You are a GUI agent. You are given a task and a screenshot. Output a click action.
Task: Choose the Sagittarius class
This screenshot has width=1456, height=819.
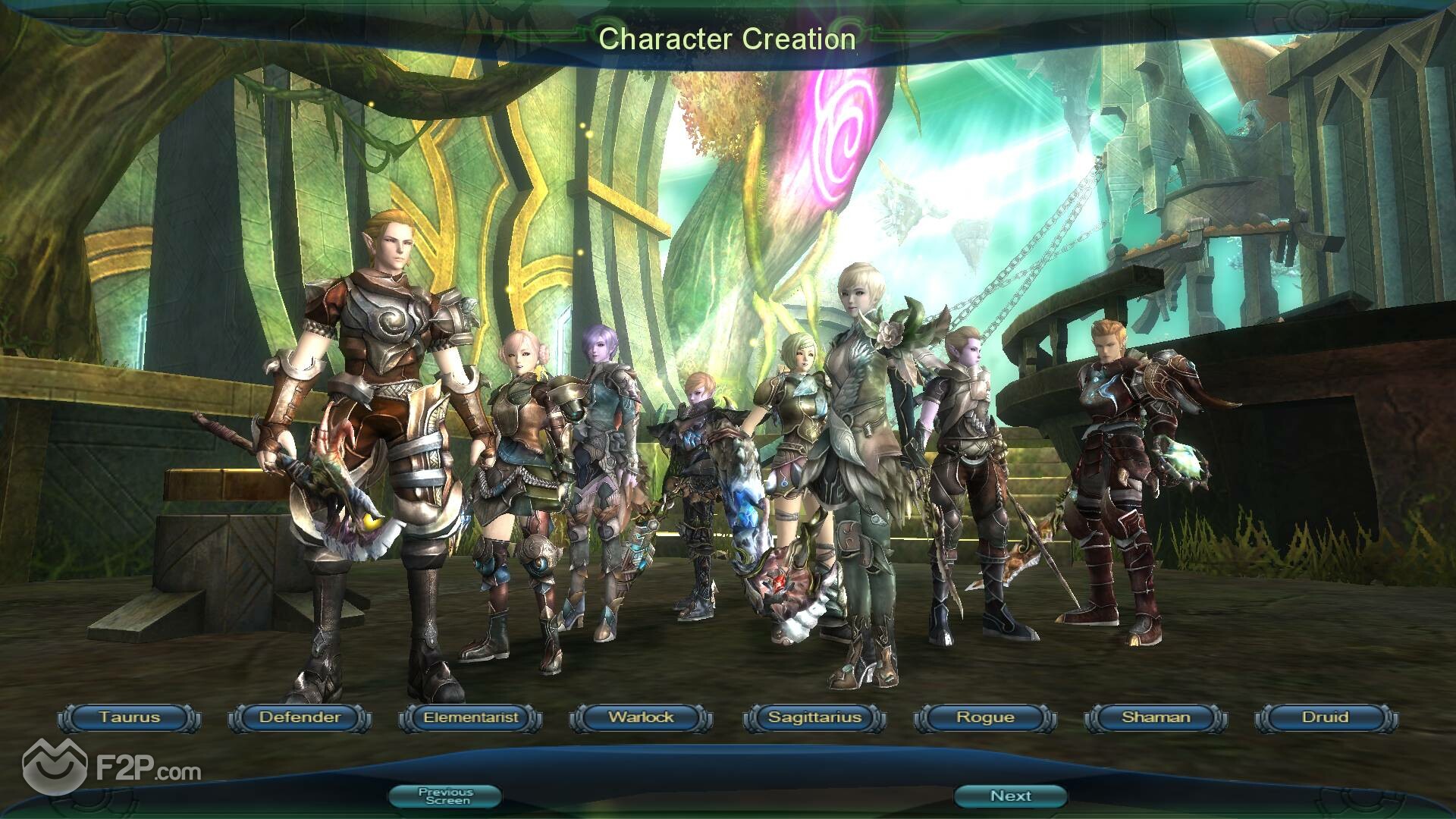coord(814,717)
